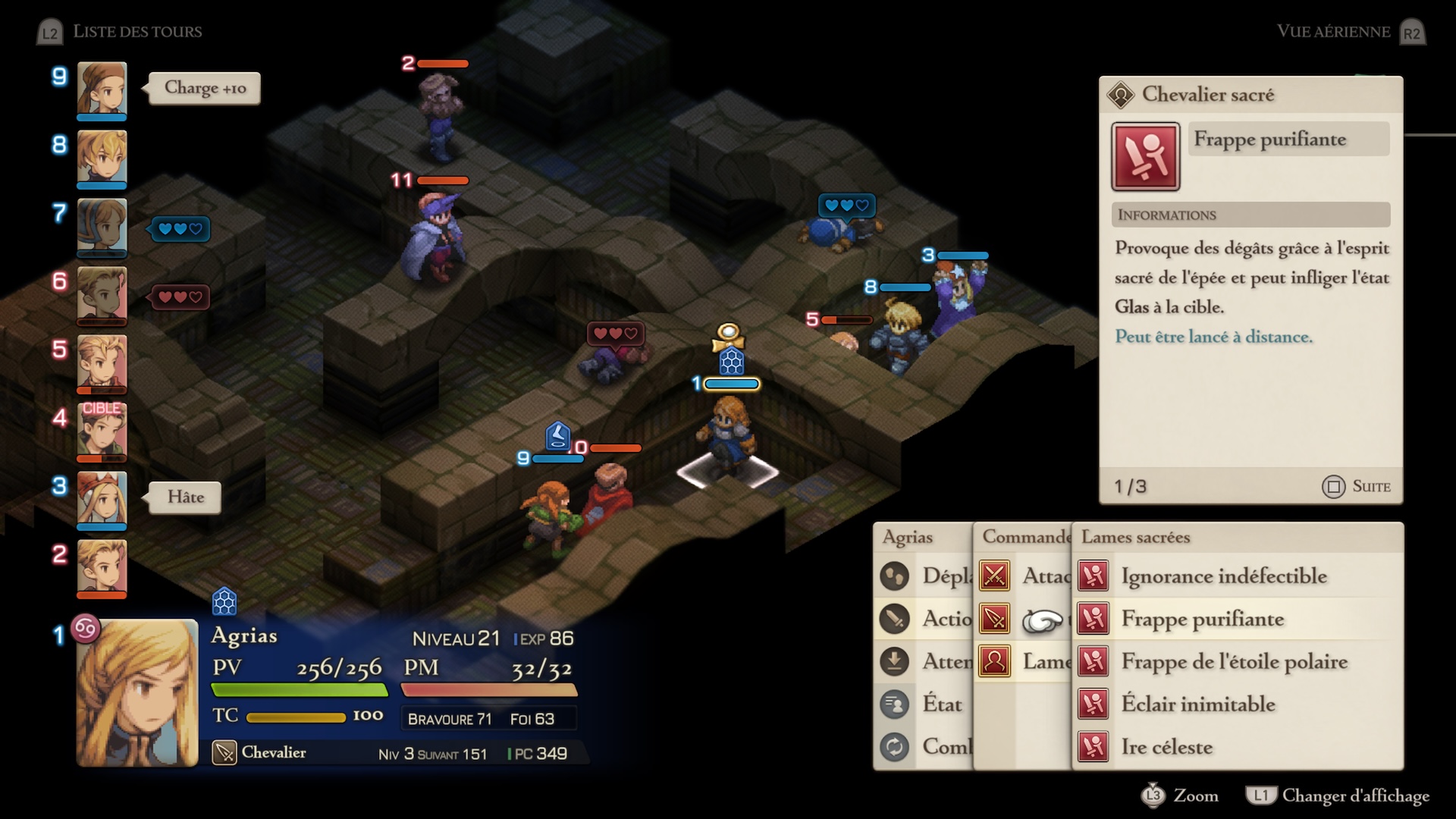
Task: Select the turn 6 portrait in turn list
Action: tap(102, 293)
